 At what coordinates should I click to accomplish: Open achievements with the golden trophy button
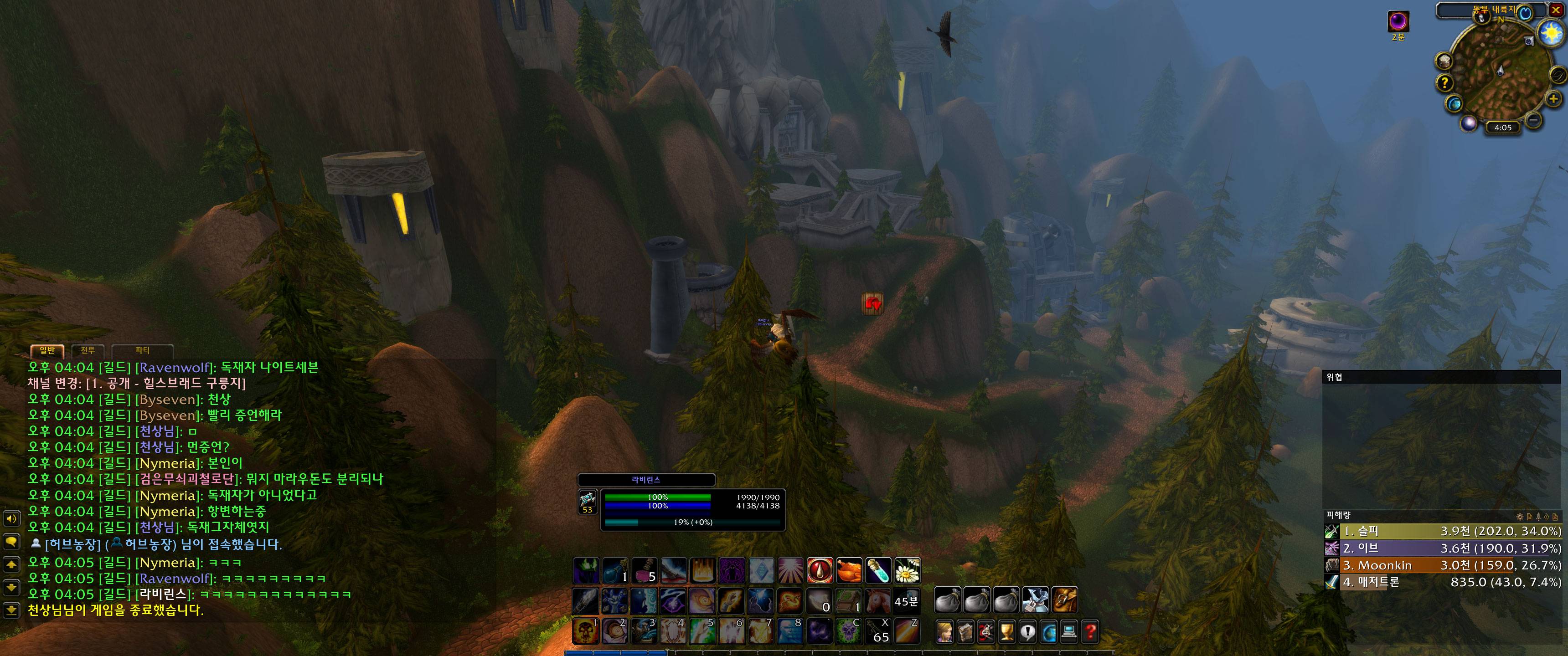click(1007, 633)
